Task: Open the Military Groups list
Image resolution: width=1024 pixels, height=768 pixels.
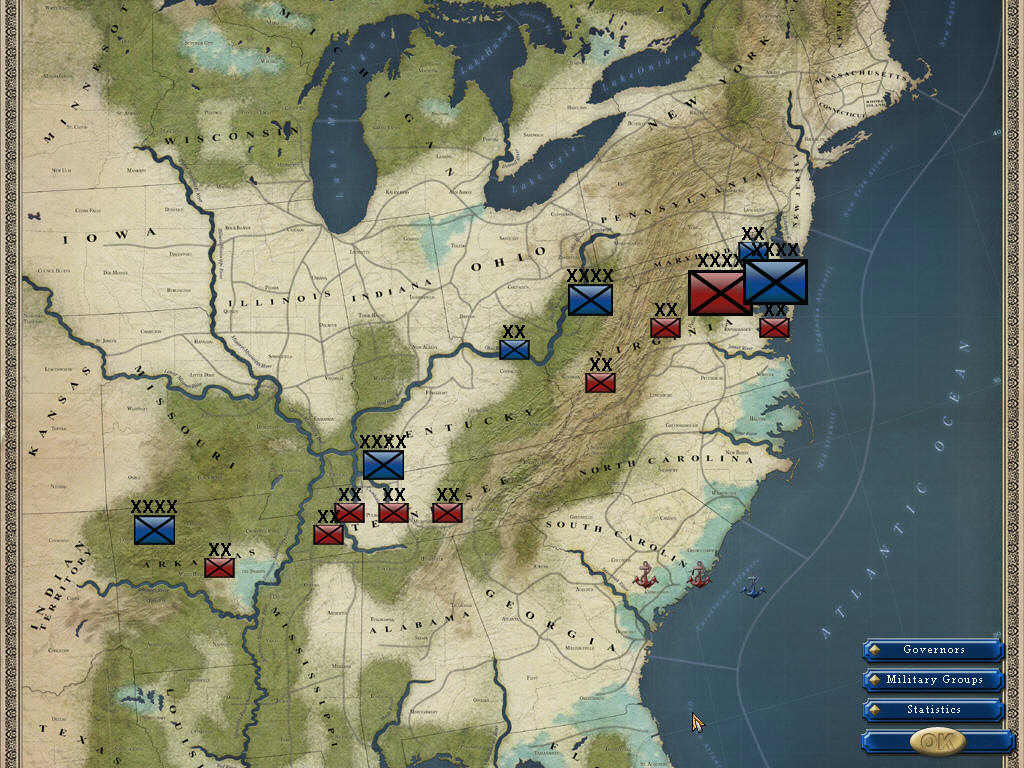Action: (933, 680)
